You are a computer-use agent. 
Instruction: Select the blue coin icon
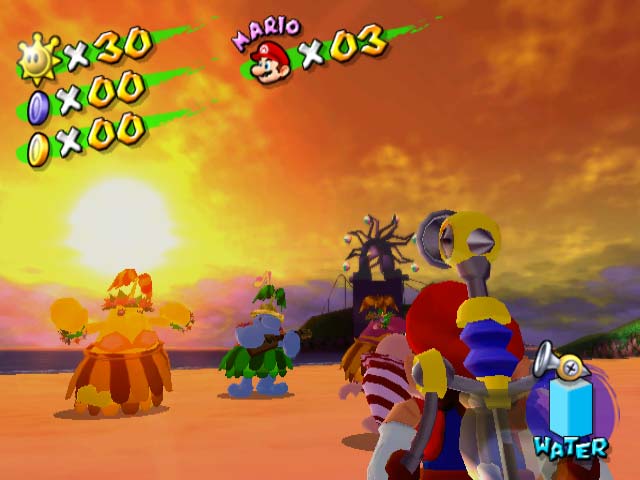pos(38,105)
